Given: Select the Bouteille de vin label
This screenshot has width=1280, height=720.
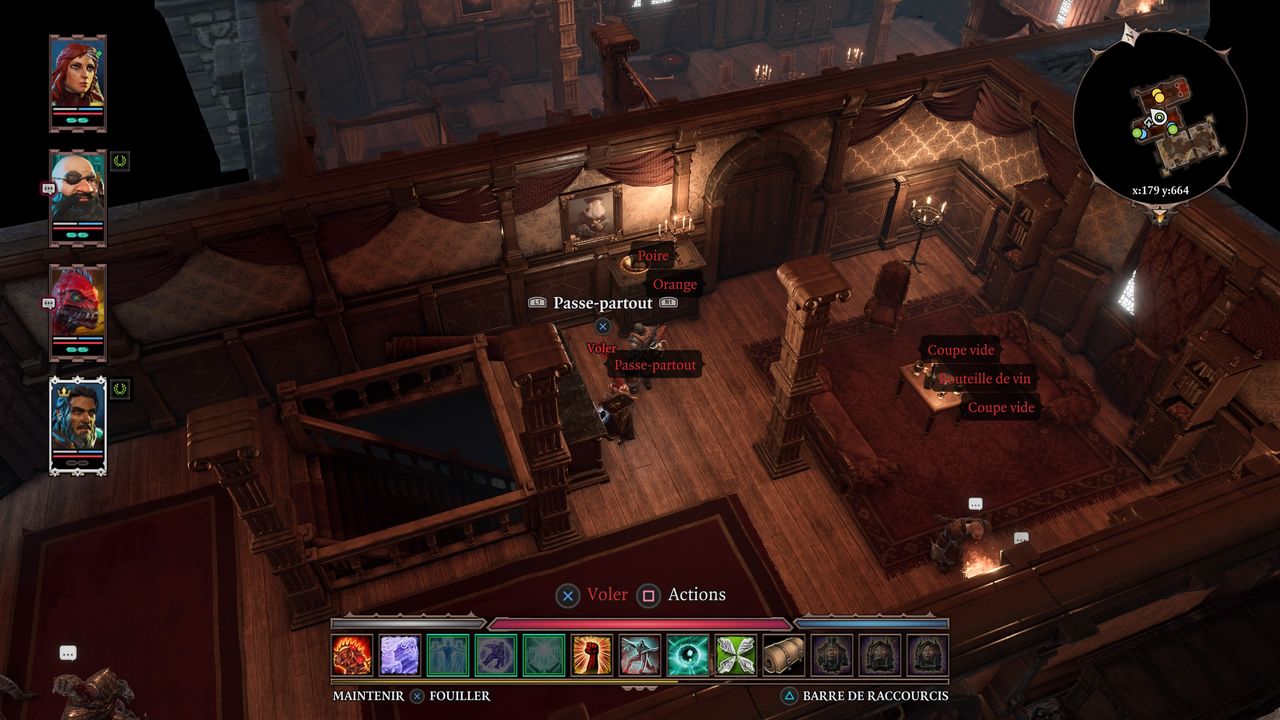Looking at the screenshot, I should (x=986, y=378).
